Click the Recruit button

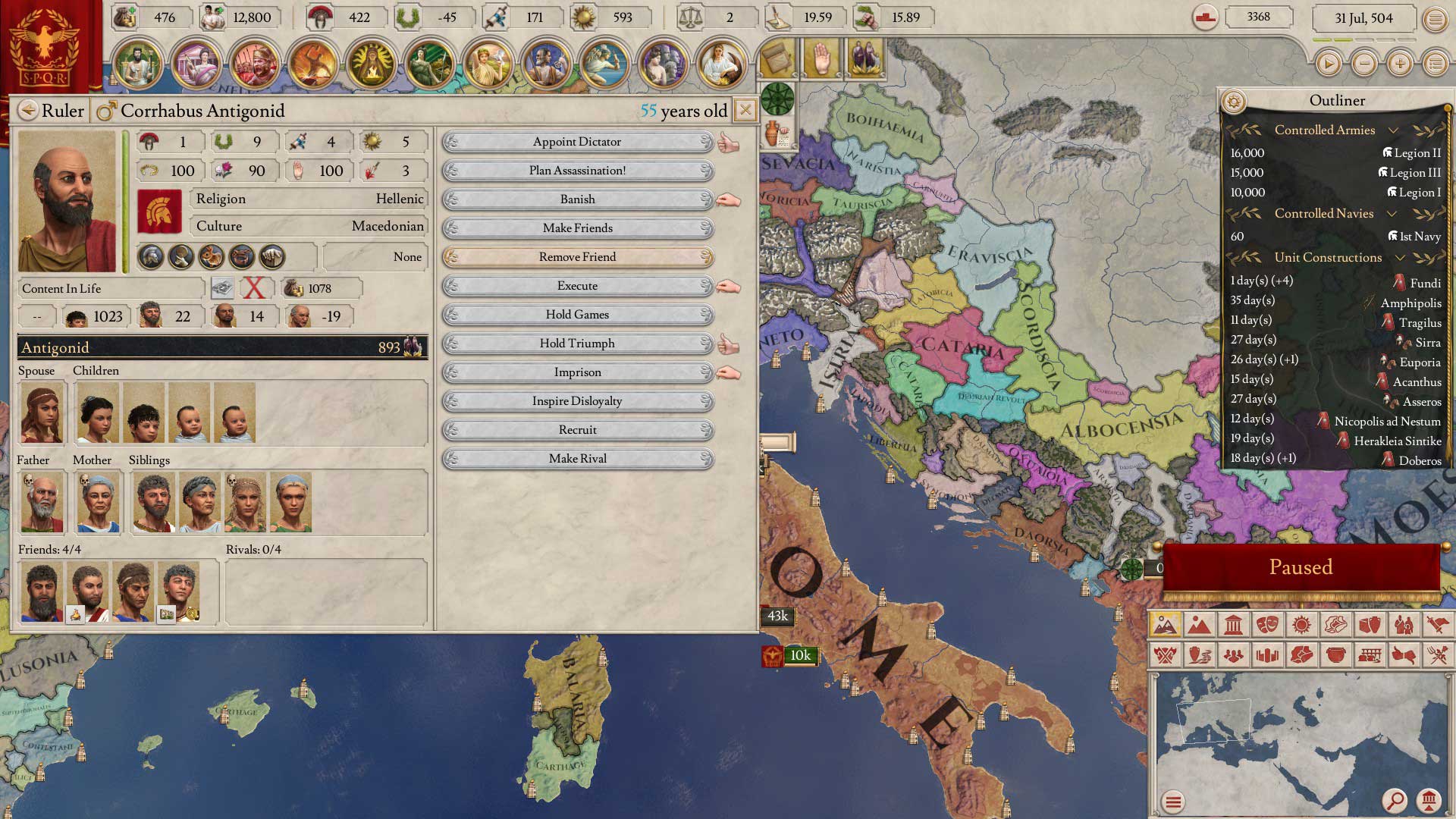click(x=577, y=430)
